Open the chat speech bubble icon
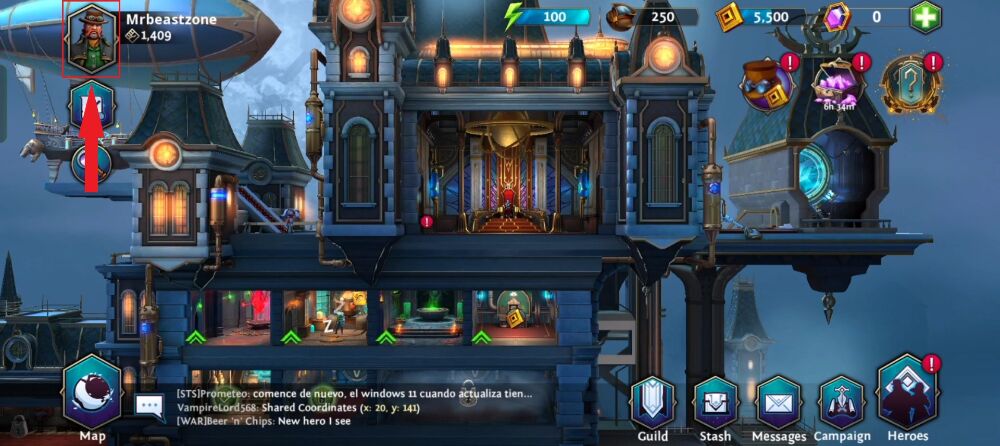This screenshot has width=1000, height=446. click(x=150, y=405)
